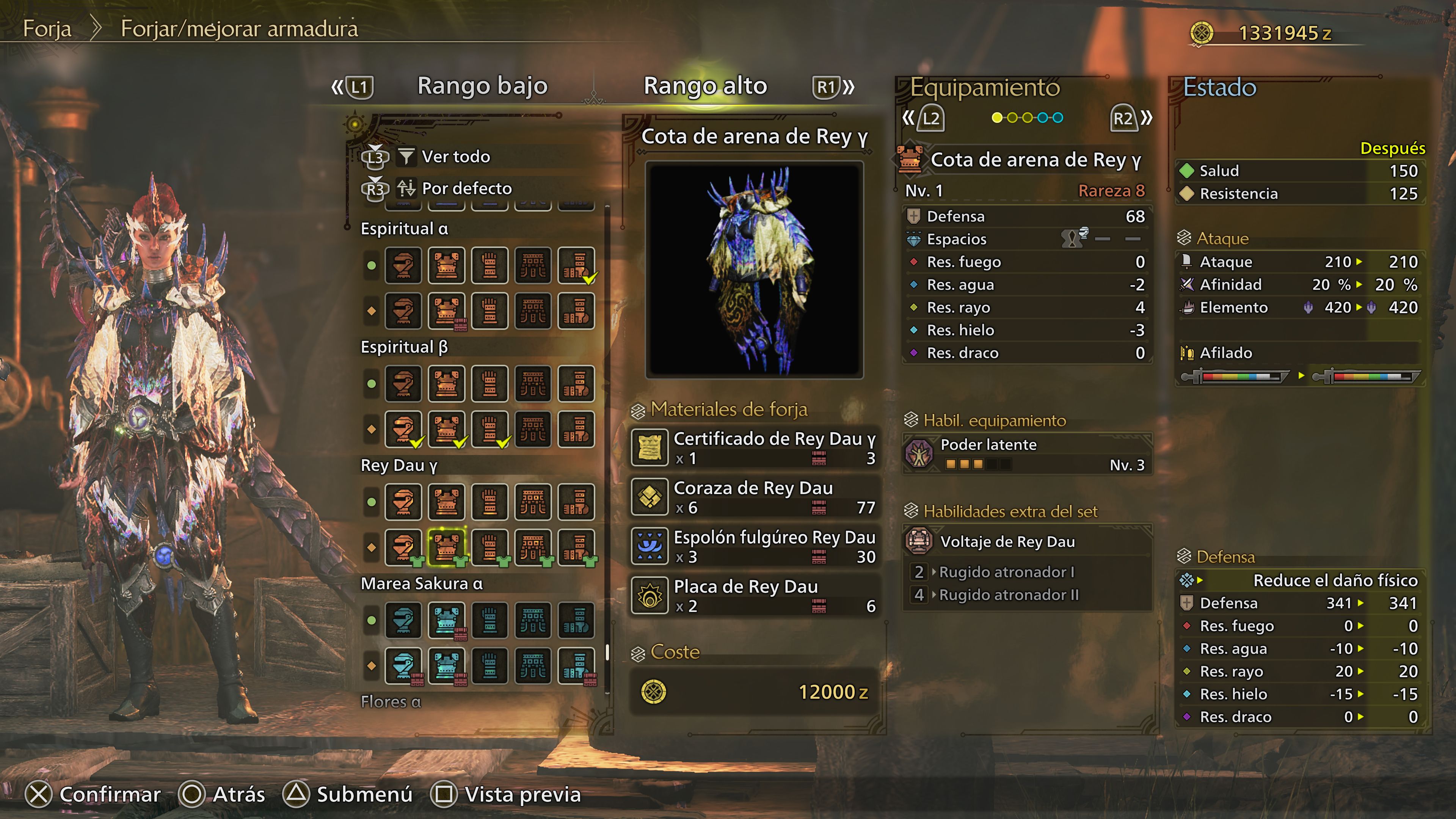Viewport: 1456px width, 819px height.
Task: Show the Vista previa of the armor
Action: pos(506,794)
